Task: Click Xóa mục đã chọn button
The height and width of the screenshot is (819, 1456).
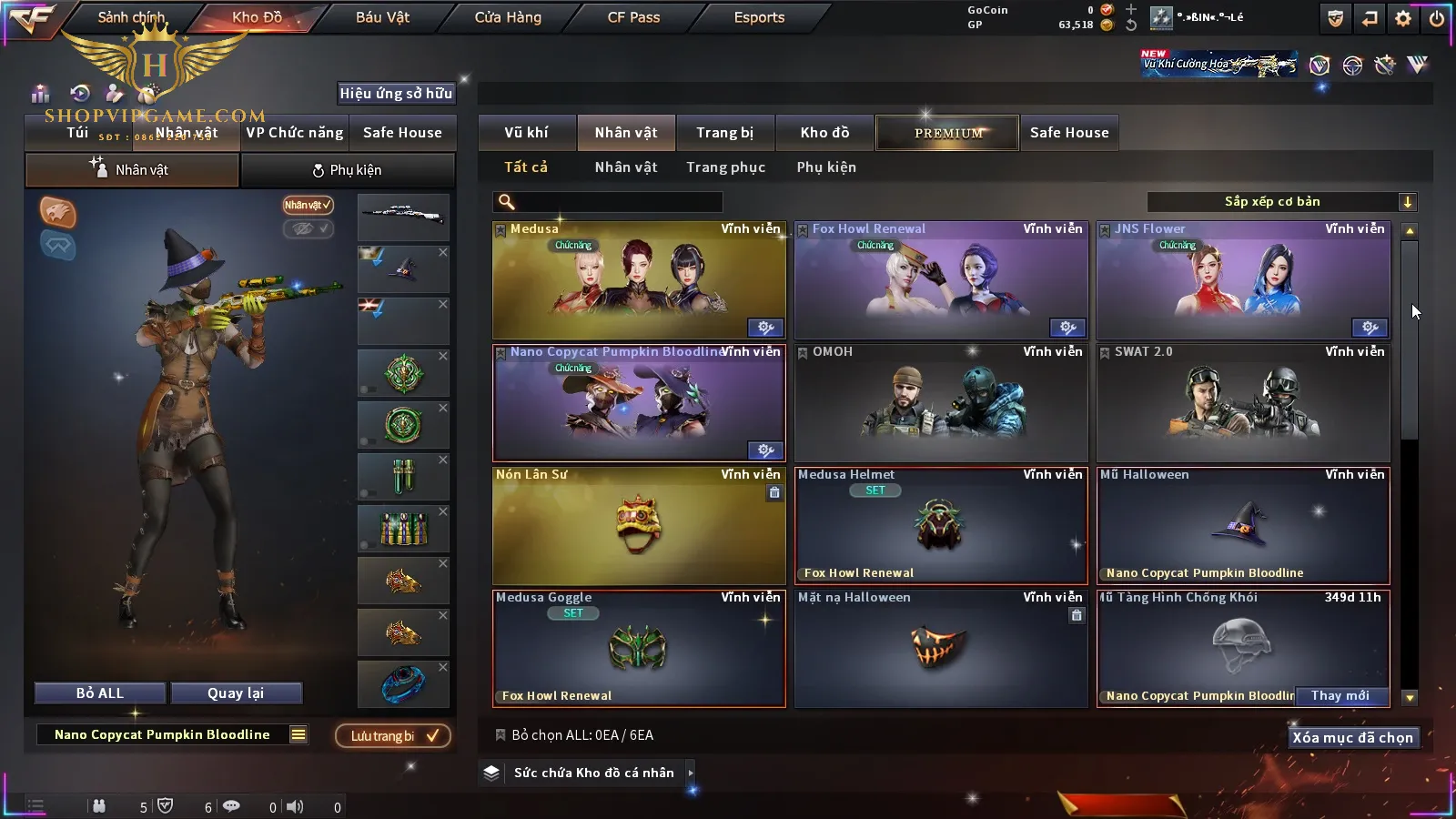Action: click(1352, 738)
